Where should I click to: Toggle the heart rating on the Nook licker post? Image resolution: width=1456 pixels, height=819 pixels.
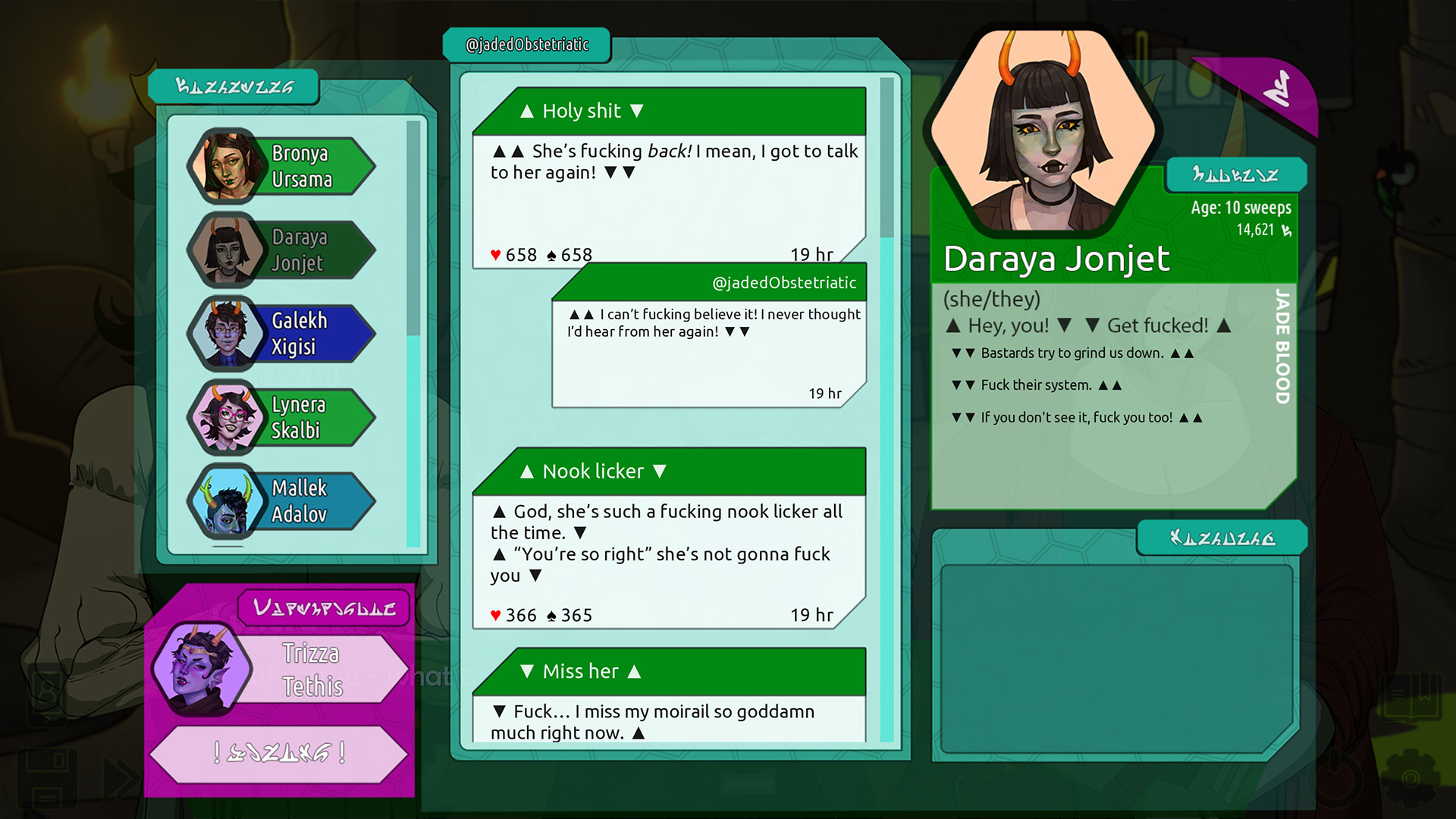point(496,615)
